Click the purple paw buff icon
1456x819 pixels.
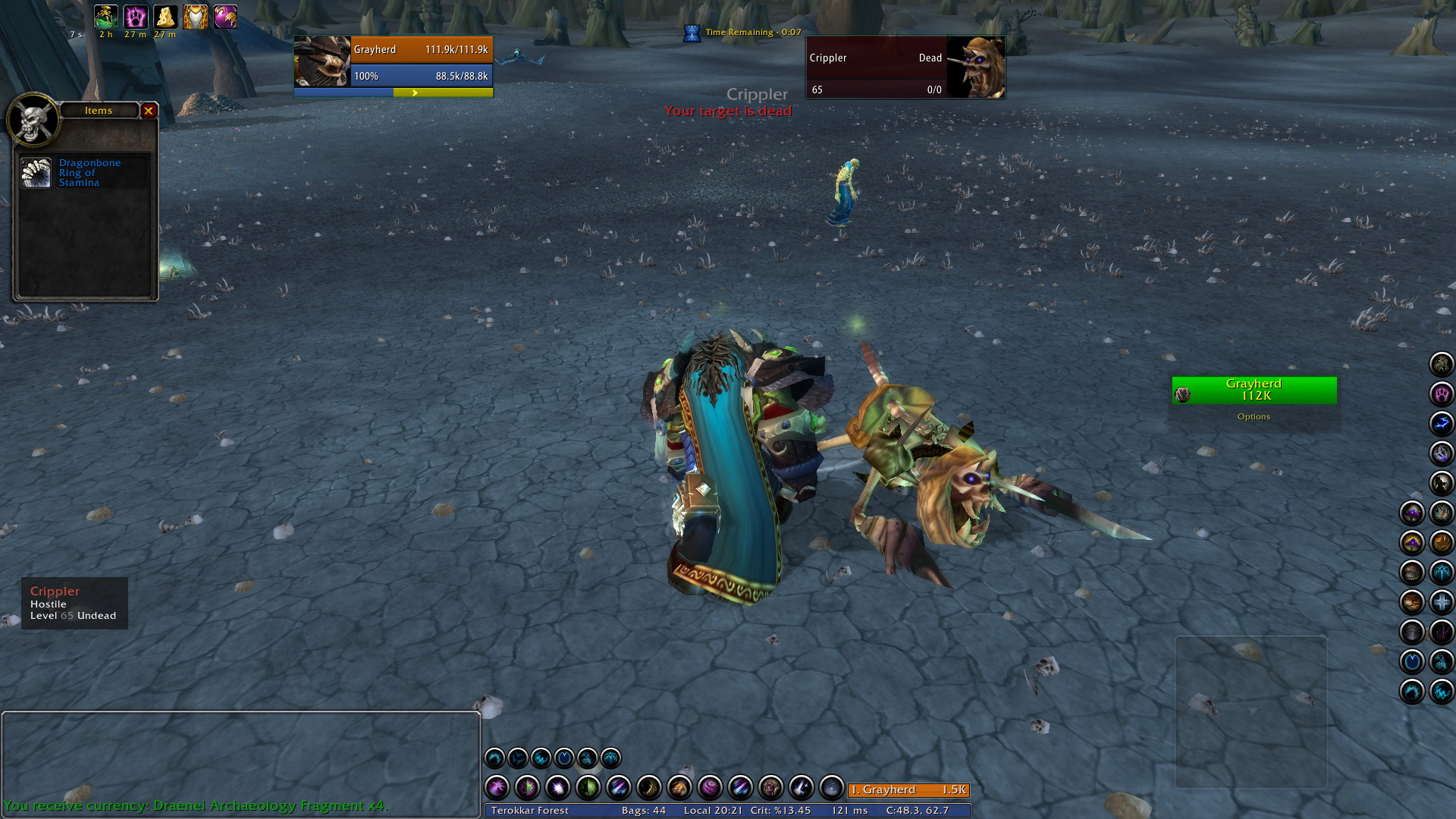coord(136,17)
